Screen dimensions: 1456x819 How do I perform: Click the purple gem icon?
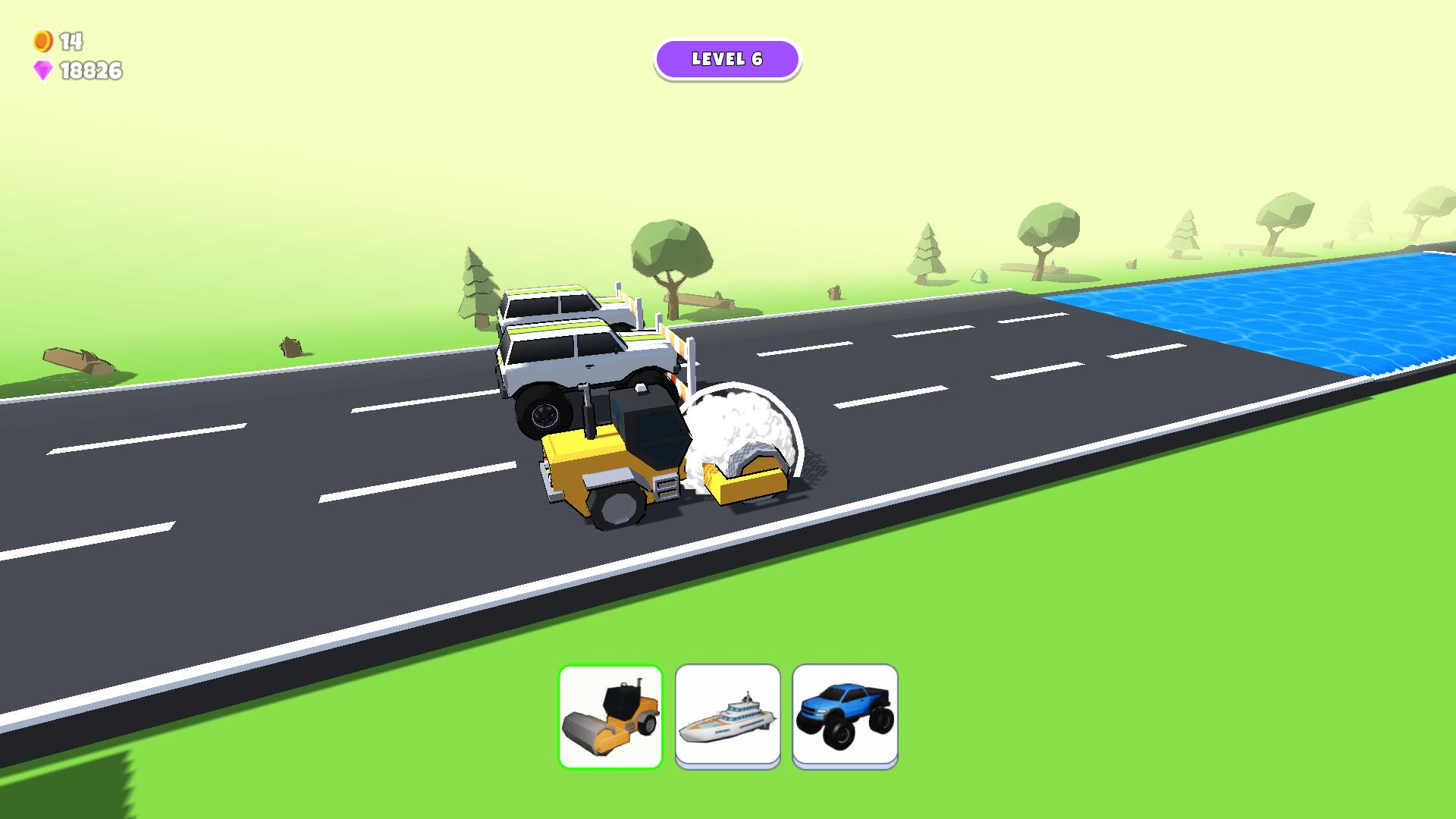pos(44,72)
